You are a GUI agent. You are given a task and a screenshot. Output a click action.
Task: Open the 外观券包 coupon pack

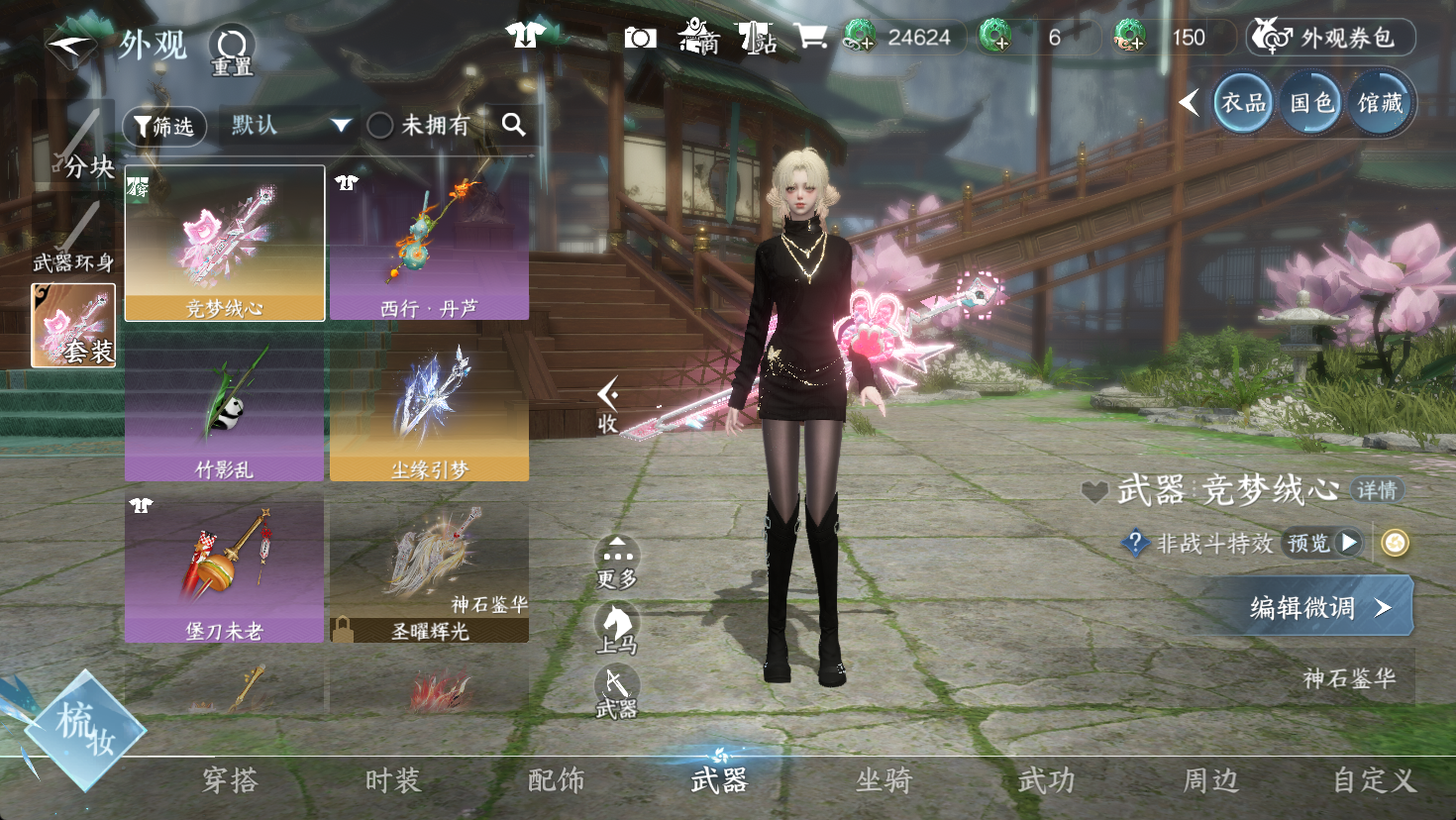pyautogui.click(x=1331, y=38)
